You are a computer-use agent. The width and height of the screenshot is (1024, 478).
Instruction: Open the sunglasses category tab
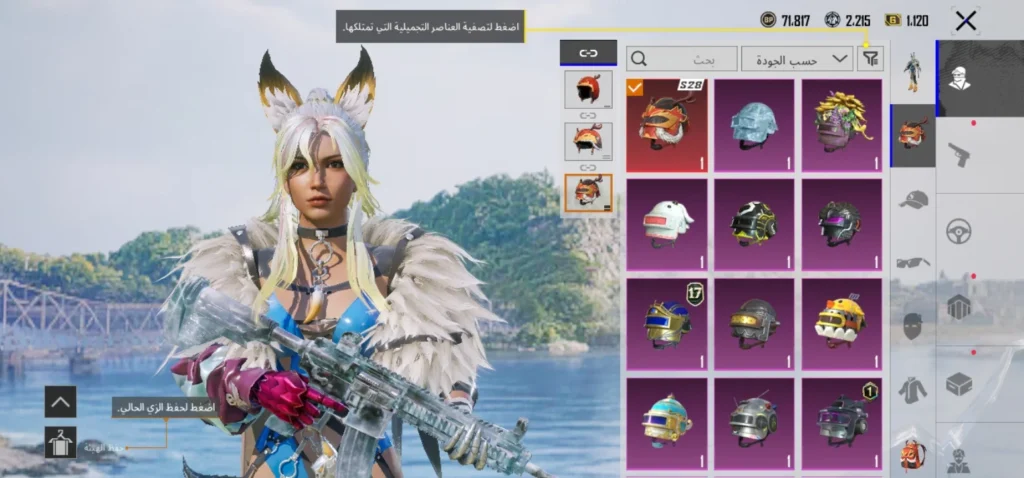coord(912,262)
